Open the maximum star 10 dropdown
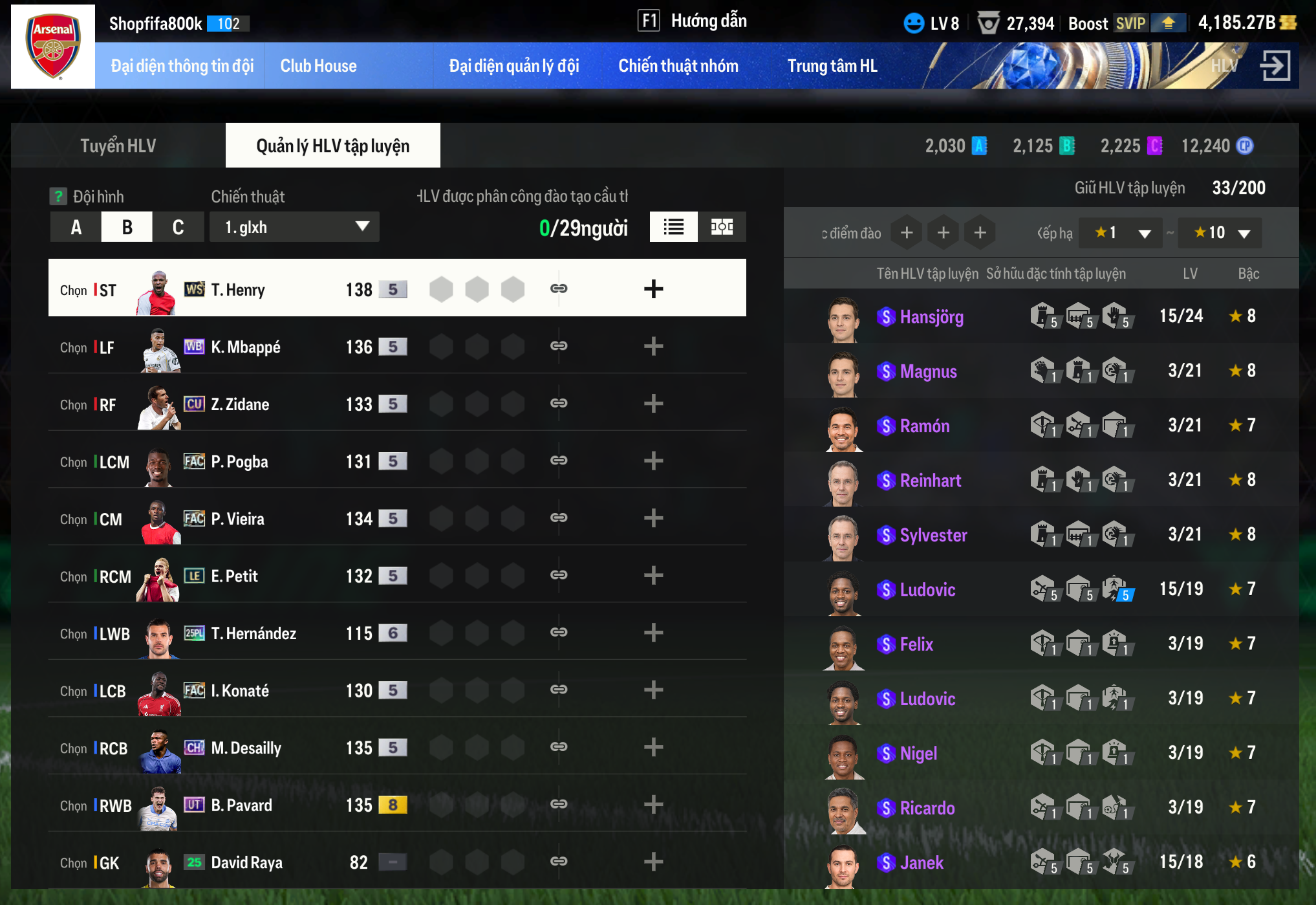Viewport: 1316px width, 905px height. tap(1220, 233)
